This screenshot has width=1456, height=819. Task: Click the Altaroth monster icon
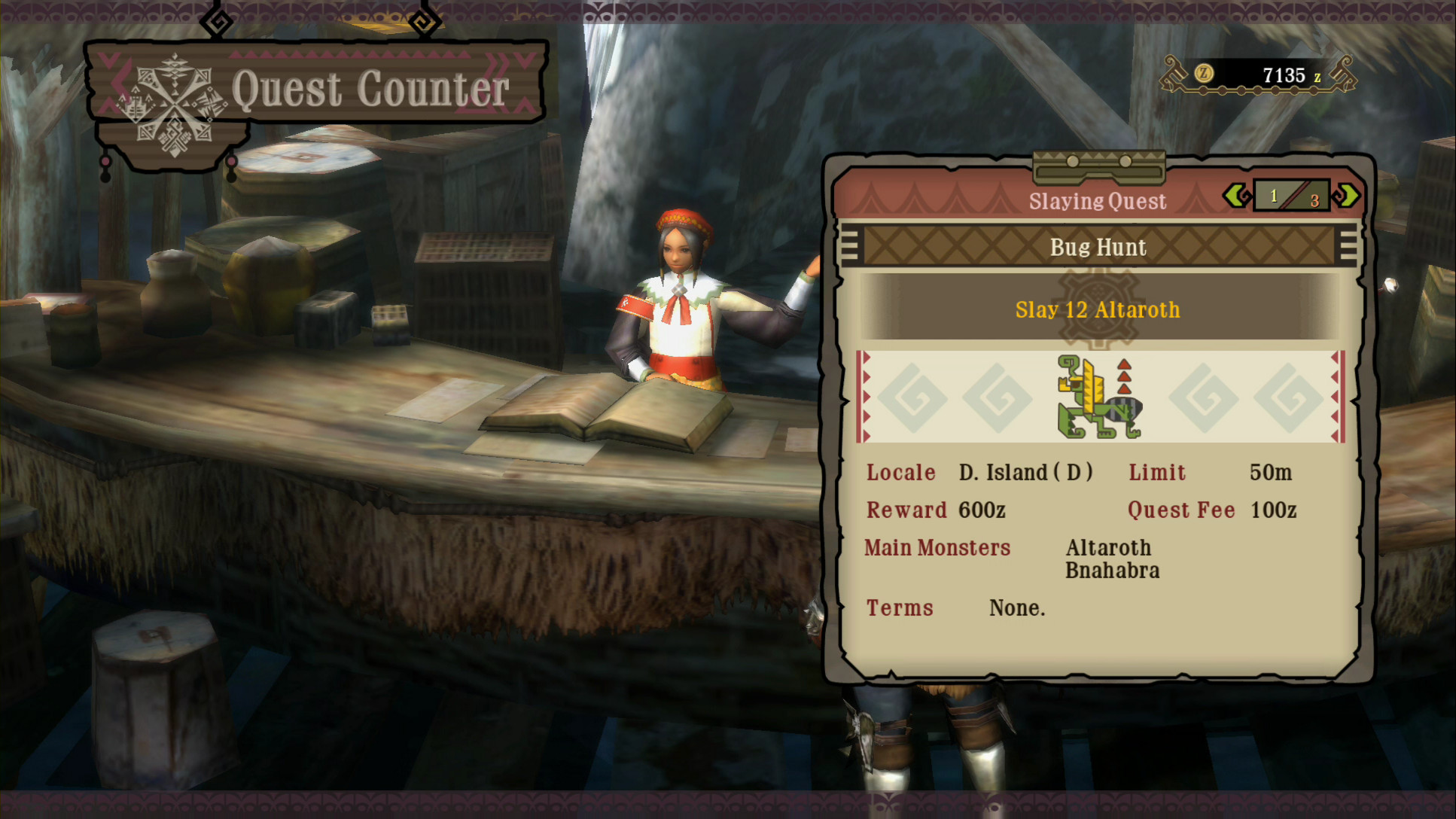(x=1099, y=397)
